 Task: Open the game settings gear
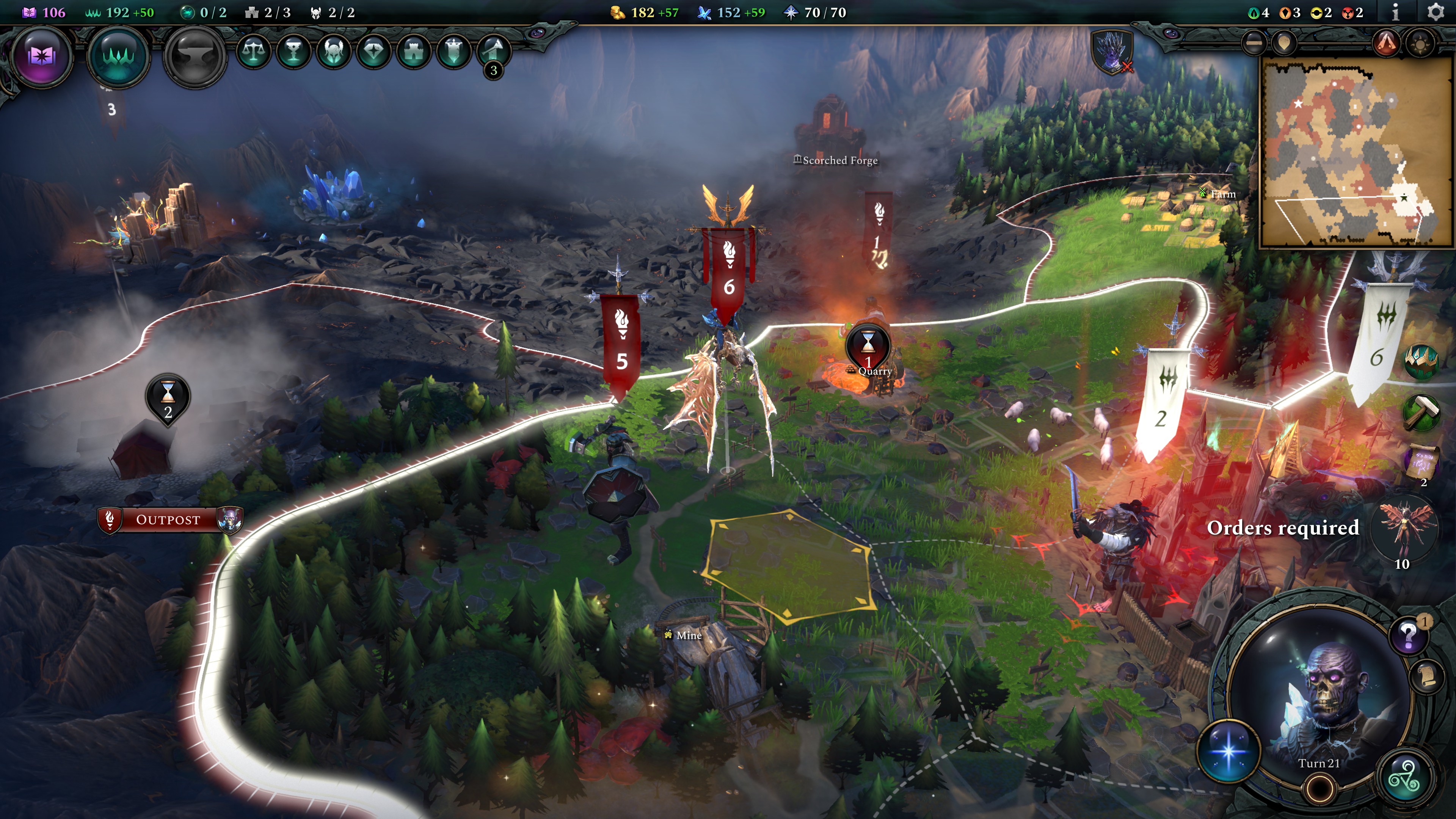(x=1435, y=13)
